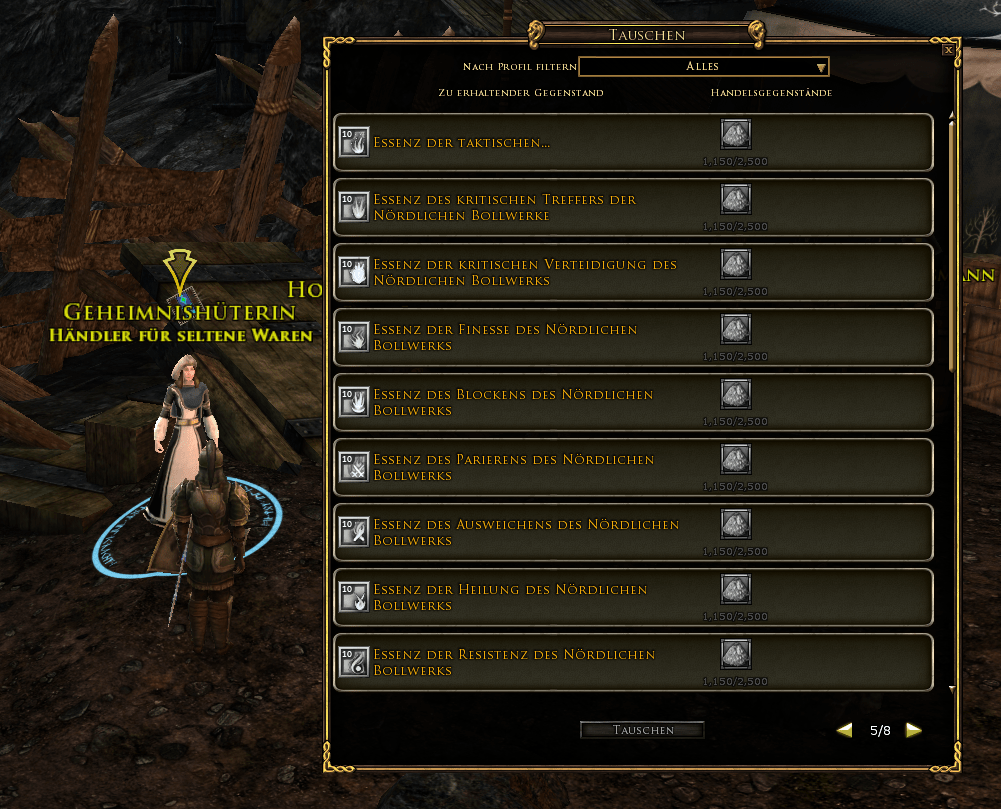The width and height of the screenshot is (1001, 809).
Task: Click the scrollbar down arrow
Action: (952, 689)
